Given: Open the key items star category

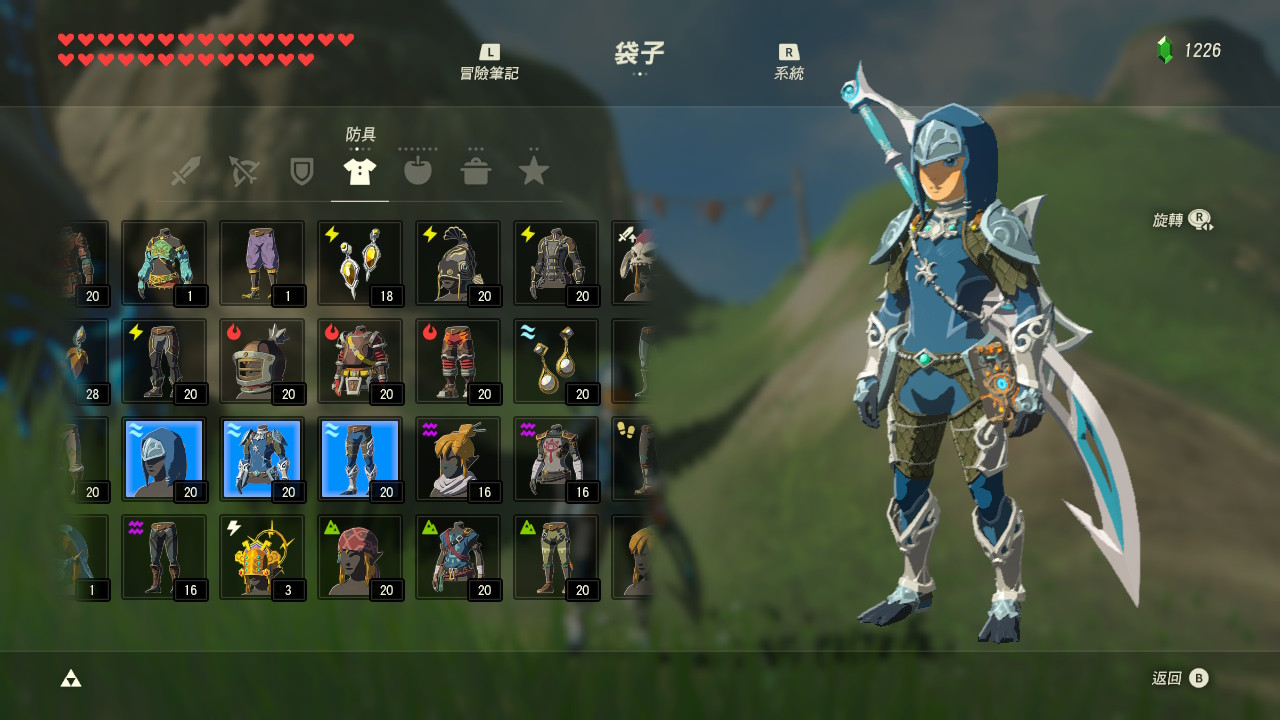Looking at the screenshot, I should point(534,170).
